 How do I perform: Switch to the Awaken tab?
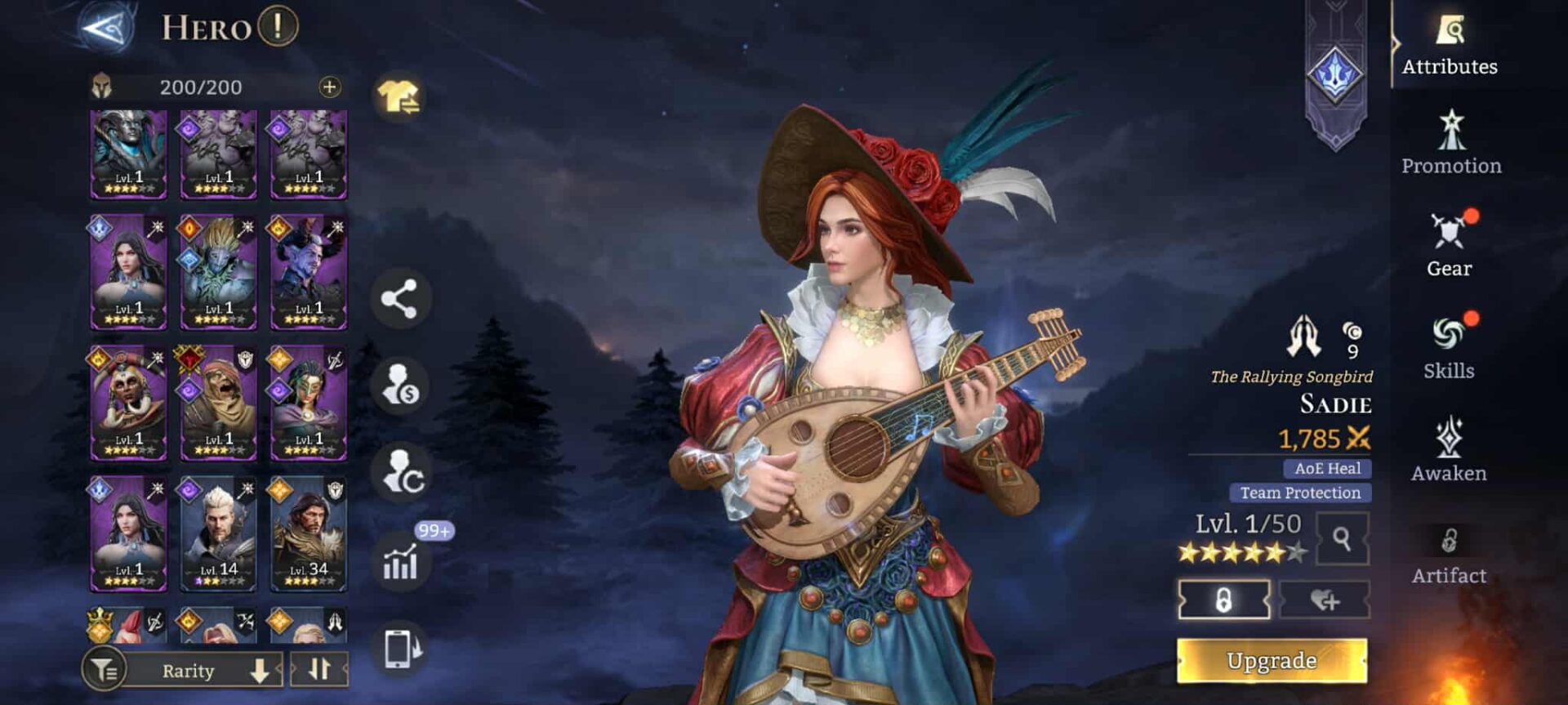pyautogui.click(x=1449, y=450)
